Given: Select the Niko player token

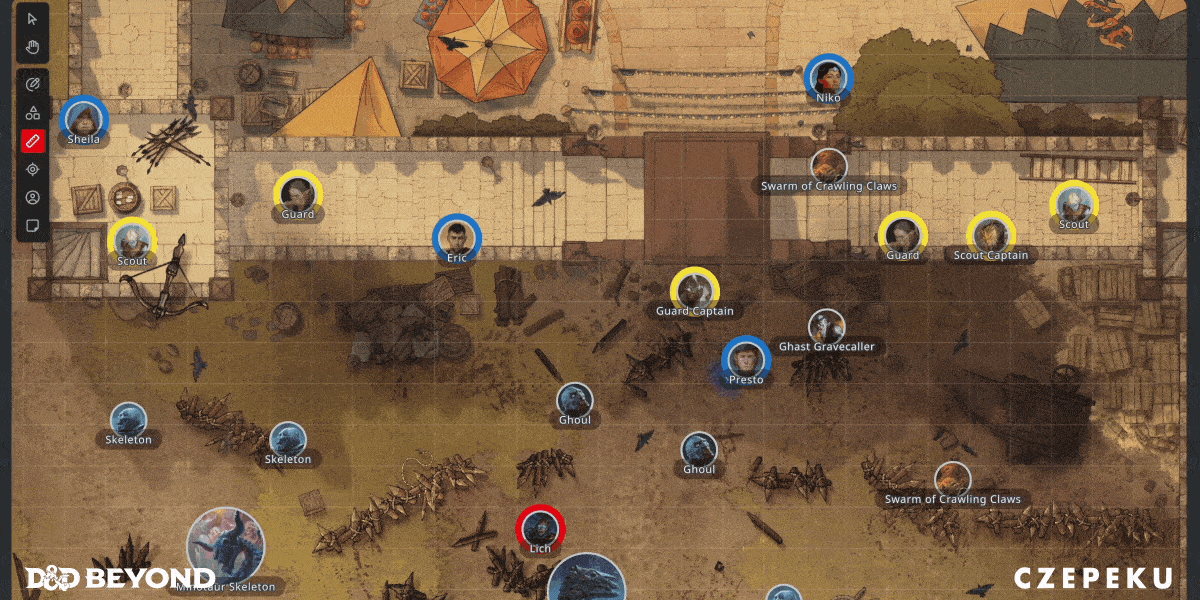Looking at the screenshot, I should coord(828,79).
